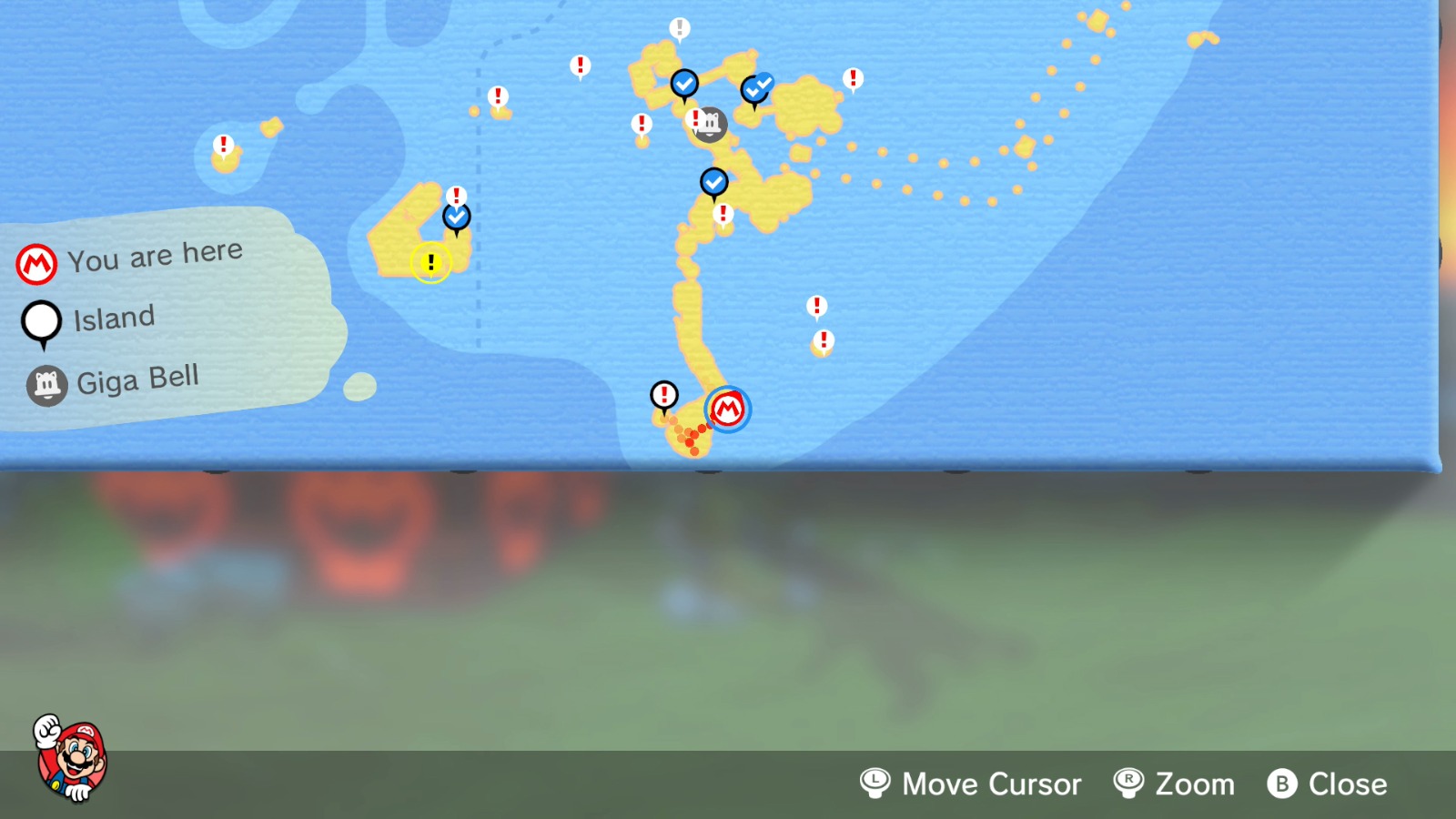Click the Close button label

click(1348, 784)
